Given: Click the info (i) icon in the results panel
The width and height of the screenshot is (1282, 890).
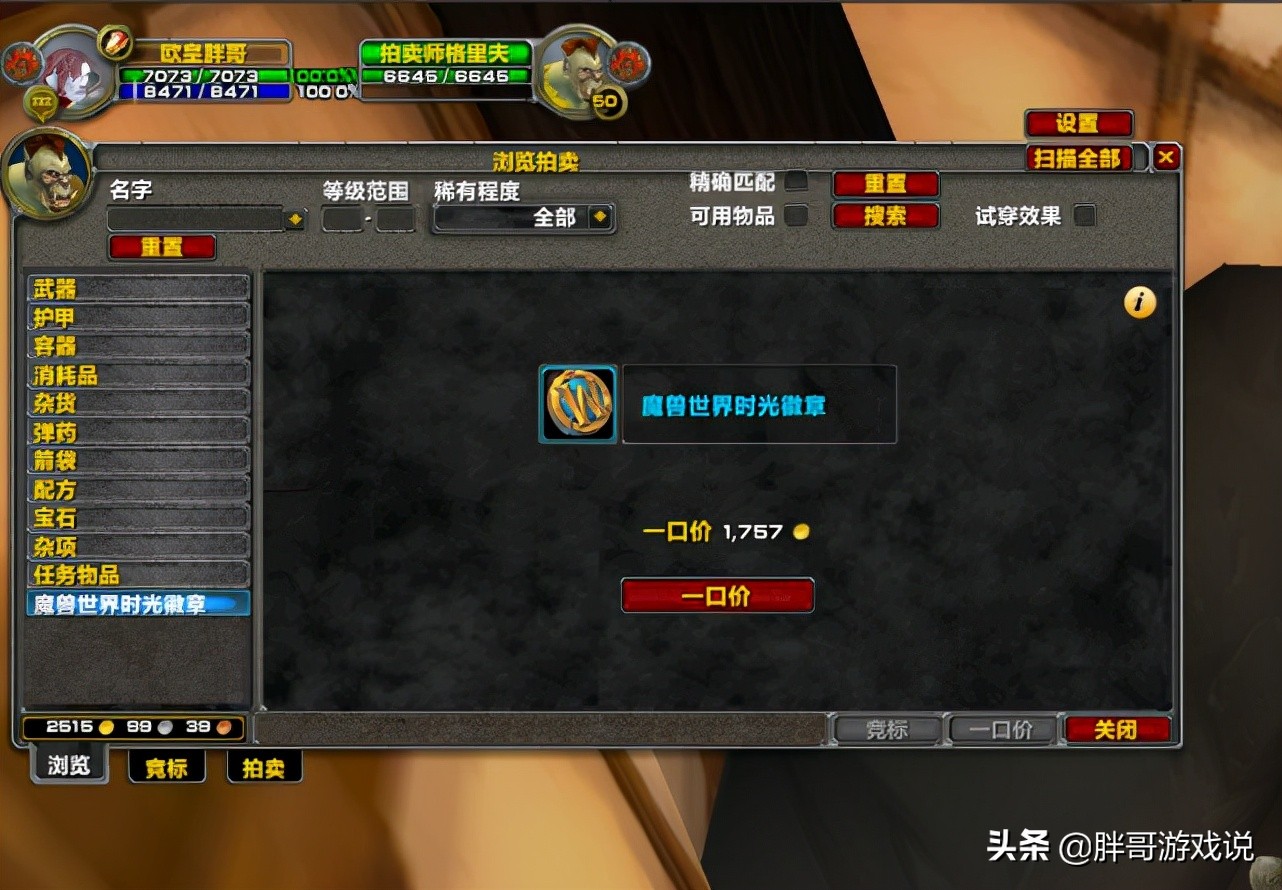Looking at the screenshot, I should pyautogui.click(x=1138, y=302).
